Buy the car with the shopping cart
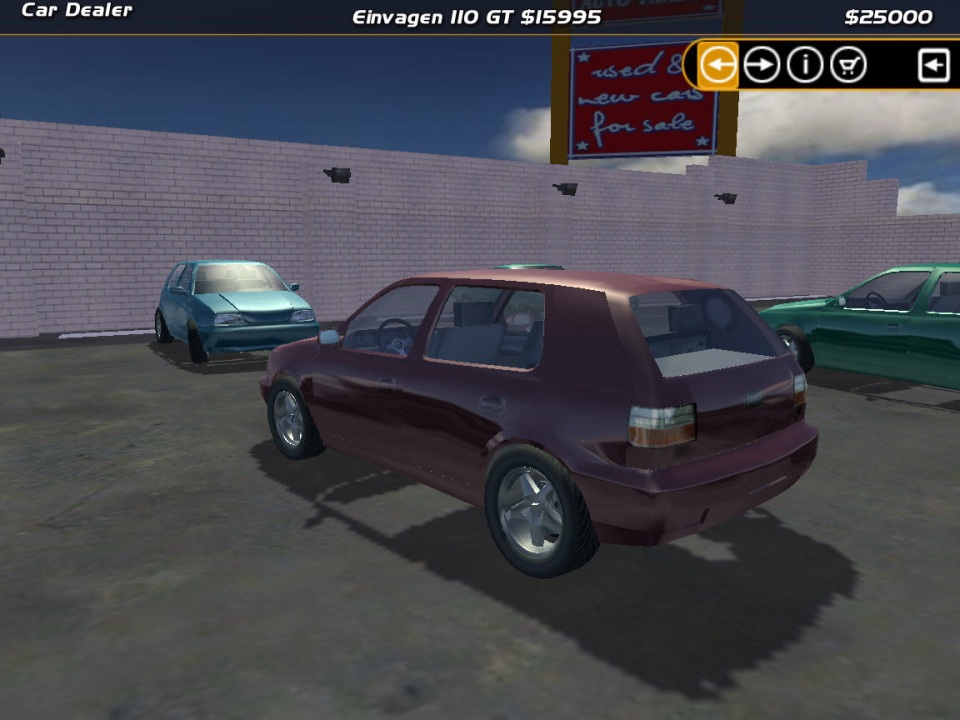 point(848,66)
